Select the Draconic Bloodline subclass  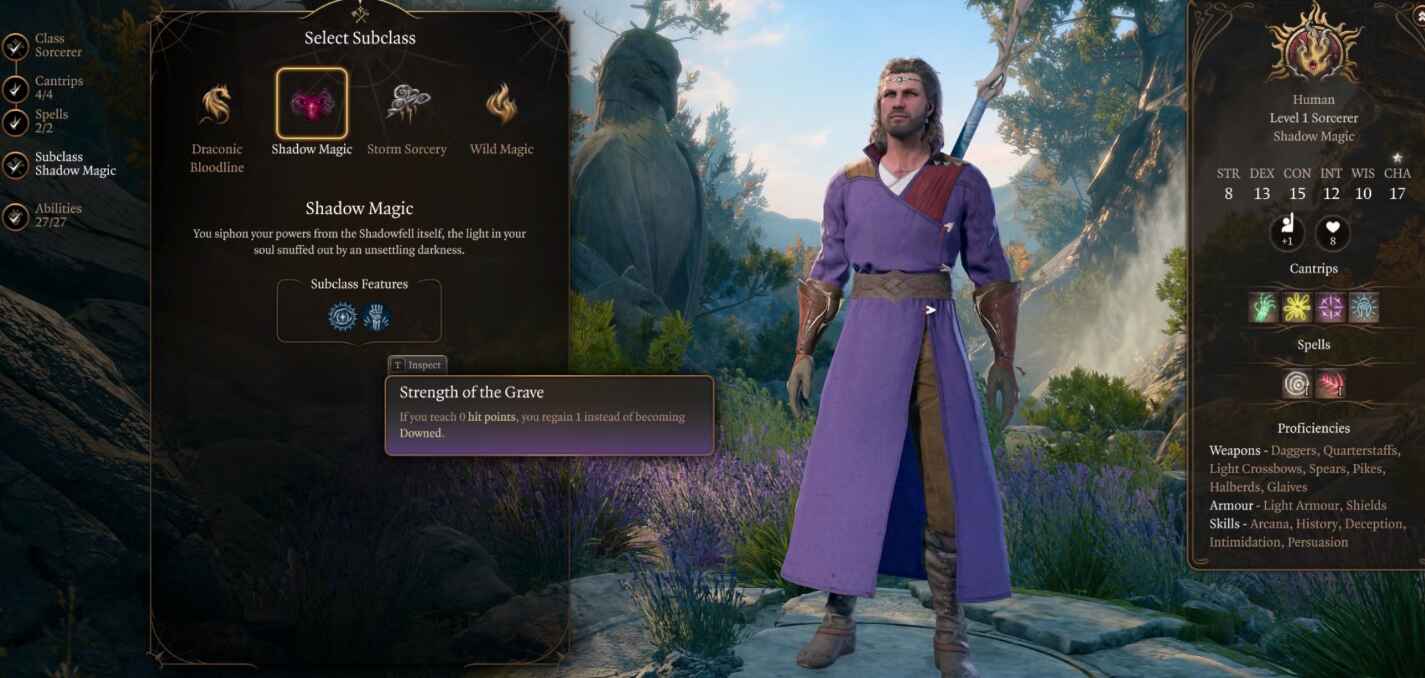coord(217,105)
